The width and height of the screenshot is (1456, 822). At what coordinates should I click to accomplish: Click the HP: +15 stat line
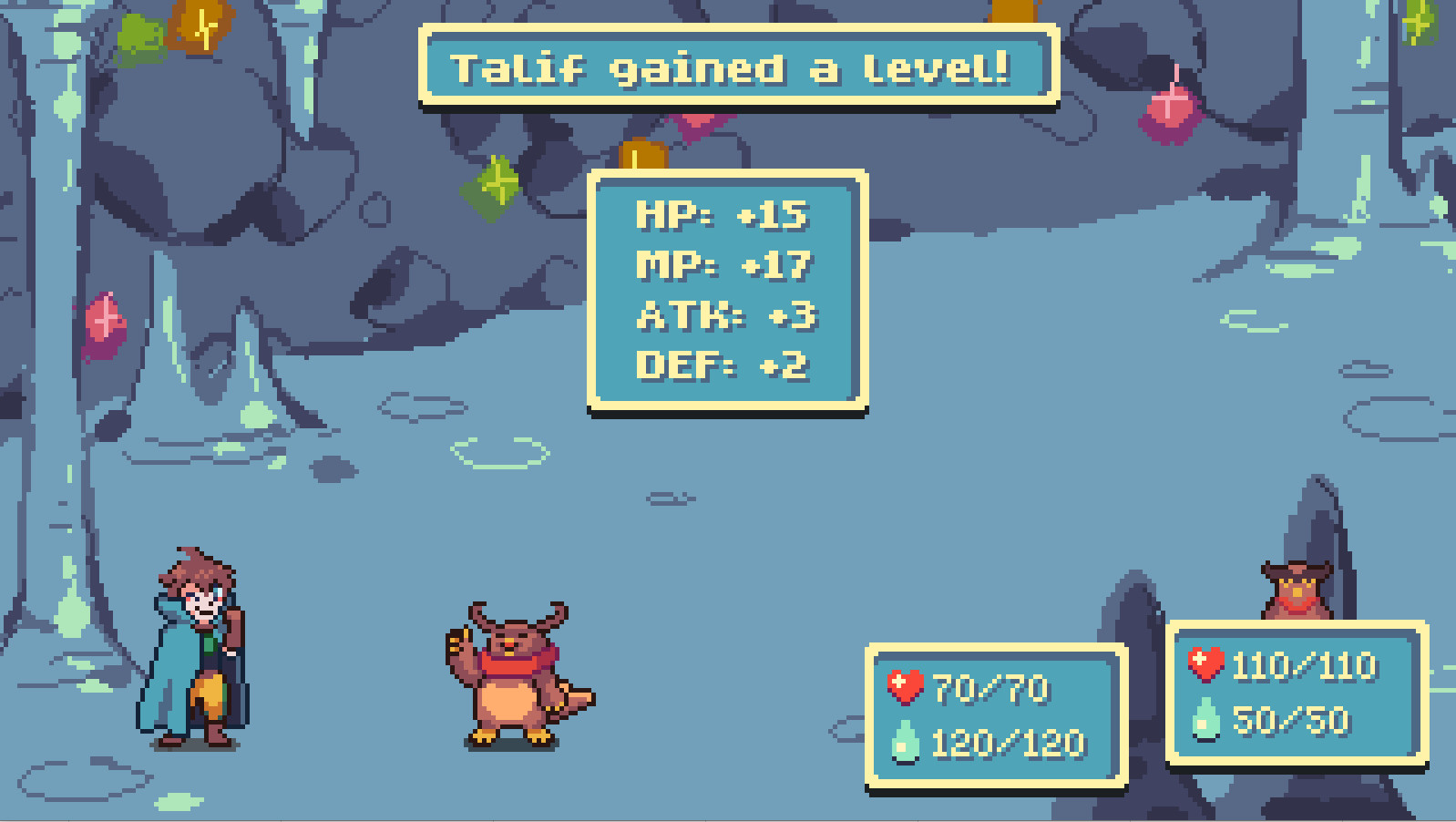(x=724, y=216)
